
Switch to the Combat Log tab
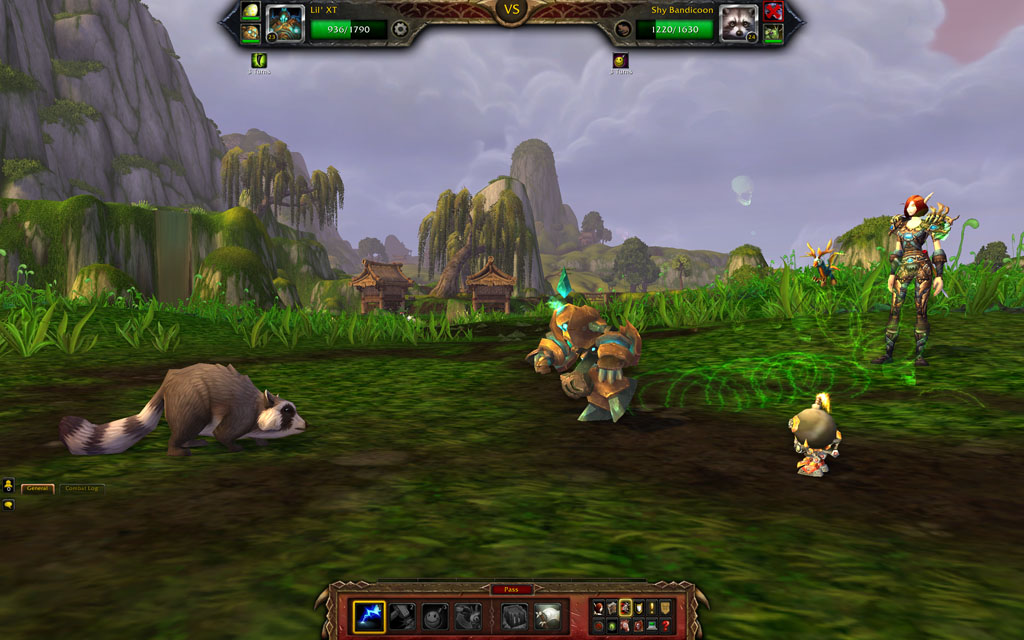(x=82, y=489)
